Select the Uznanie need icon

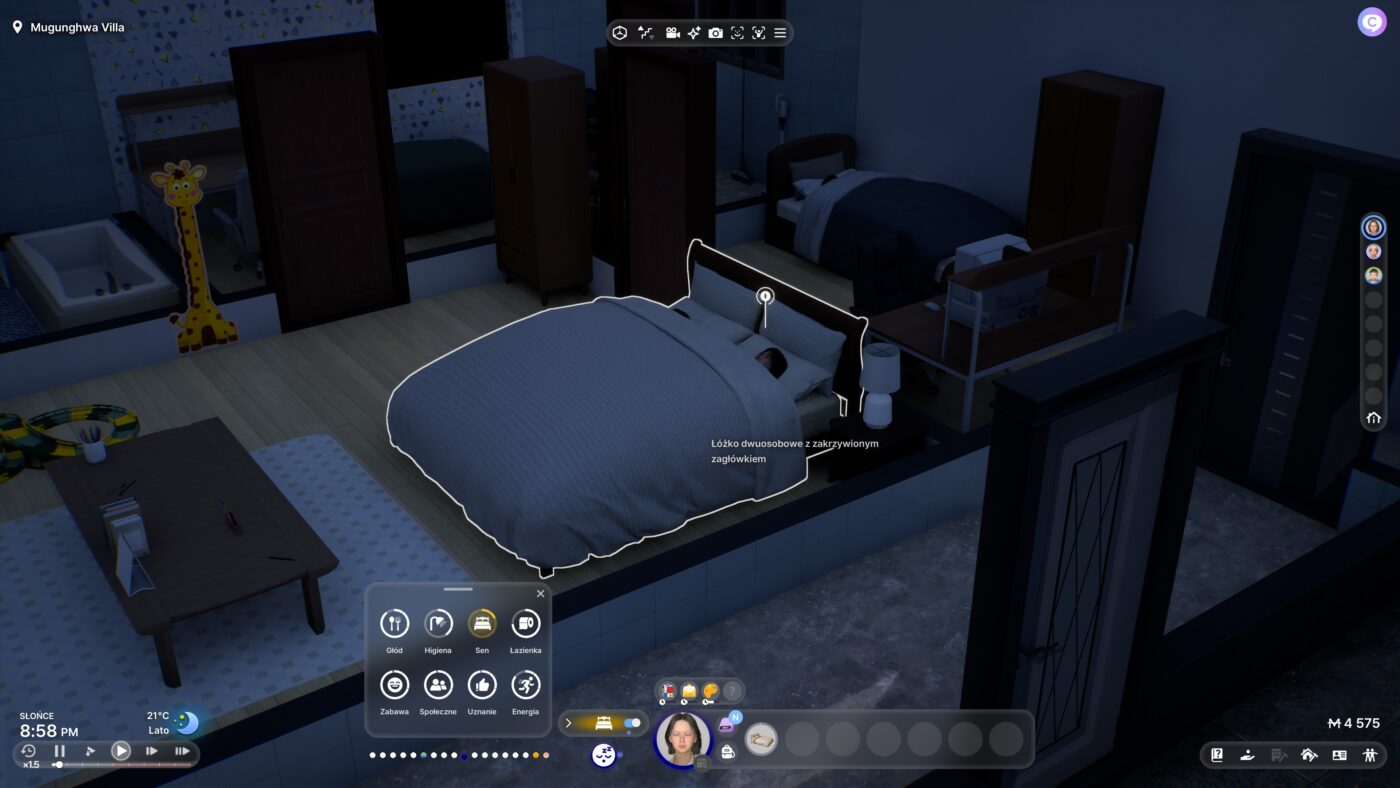[482, 685]
